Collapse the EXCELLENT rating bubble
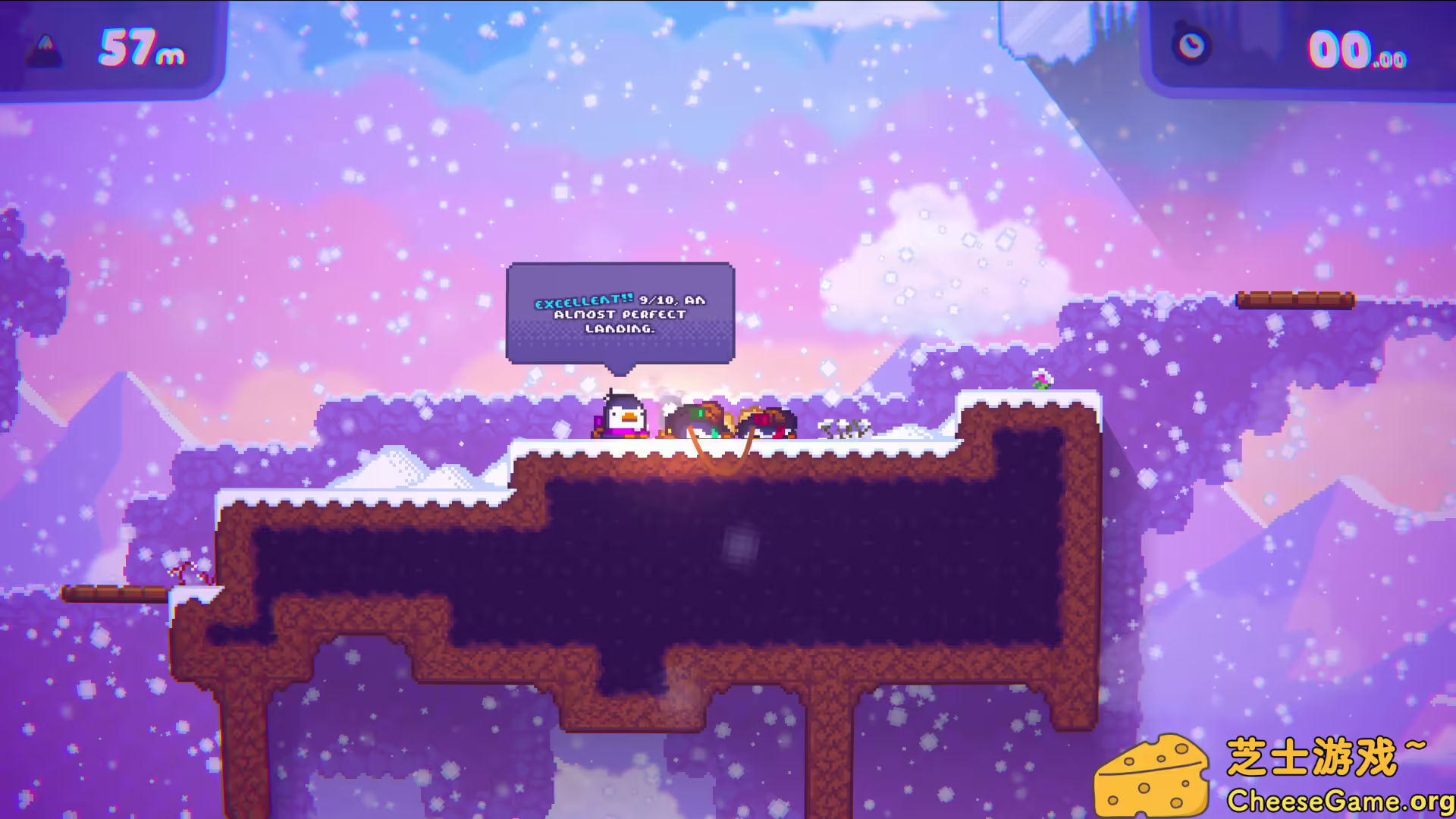The width and height of the screenshot is (1456, 819). (x=620, y=312)
